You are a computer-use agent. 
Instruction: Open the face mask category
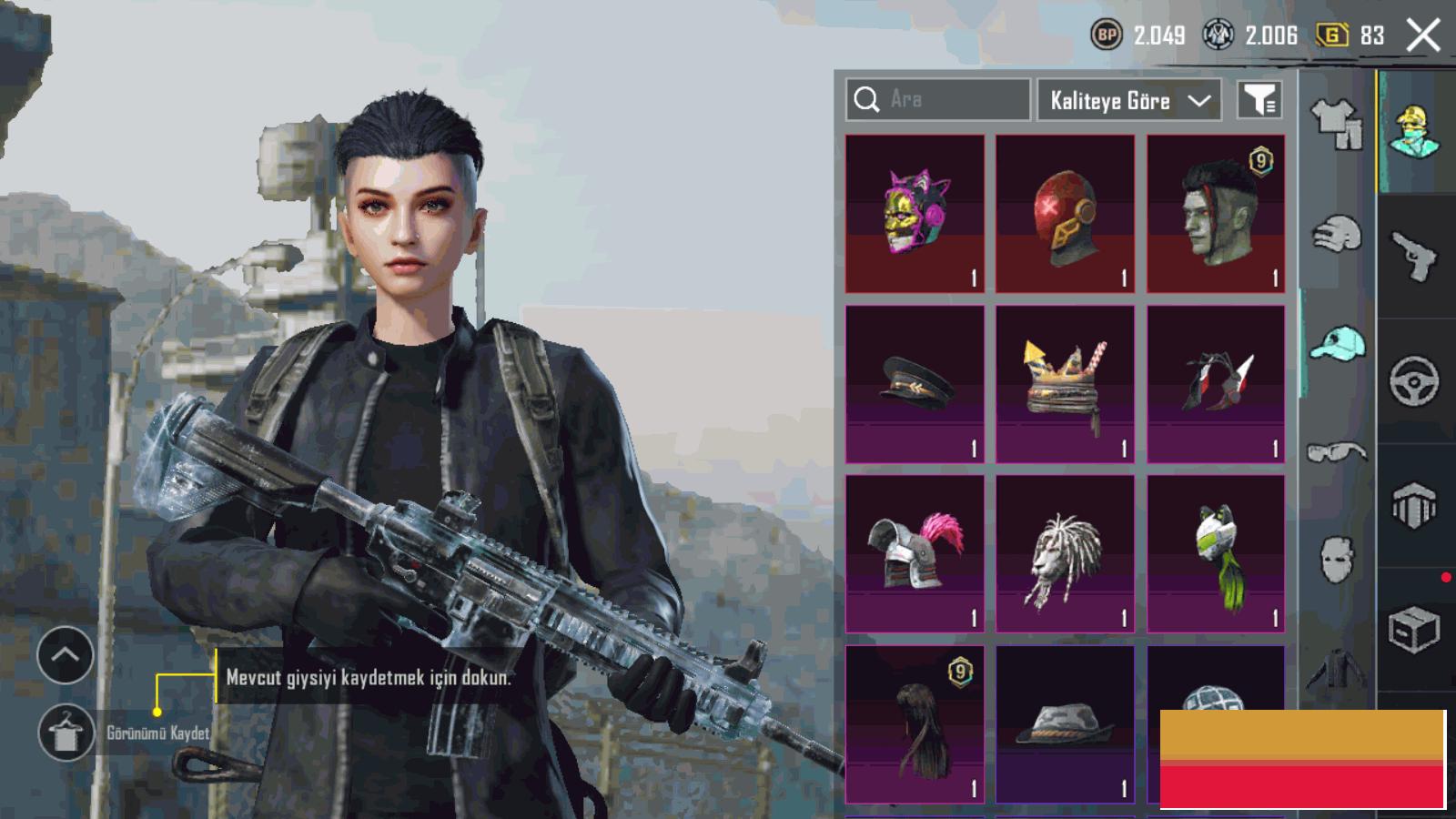click(x=1337, y=557)
